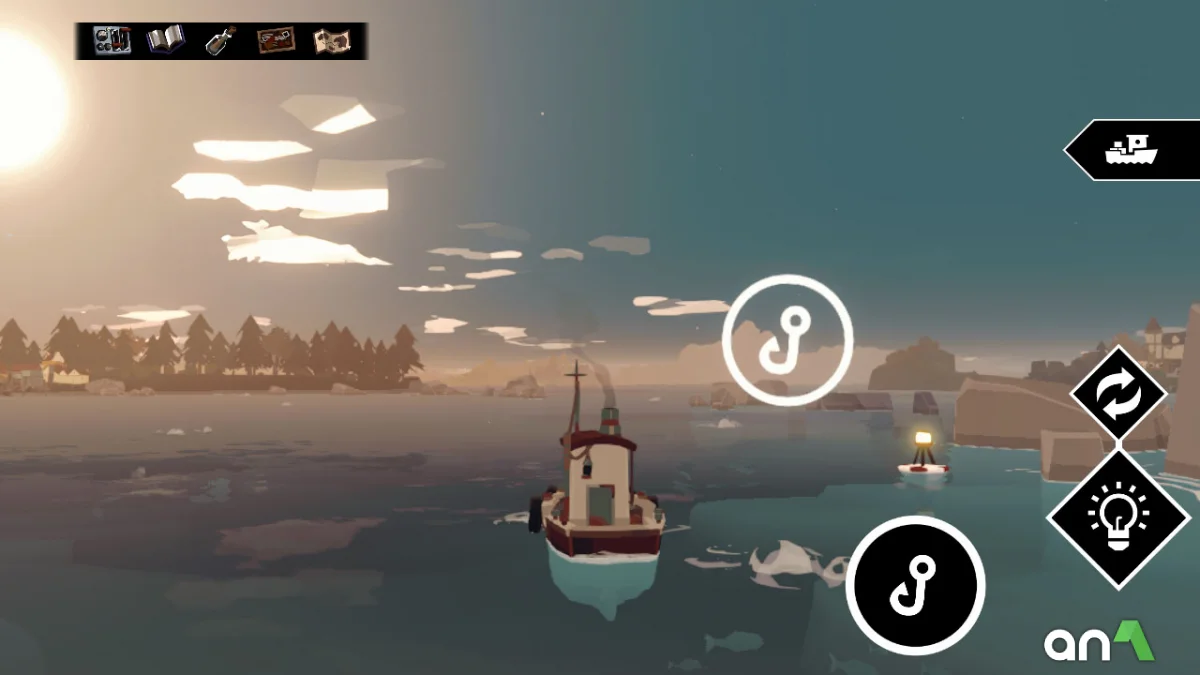Tap the cycle arrows diamond button
1200x675 pixels.
tap(1118, 394)
